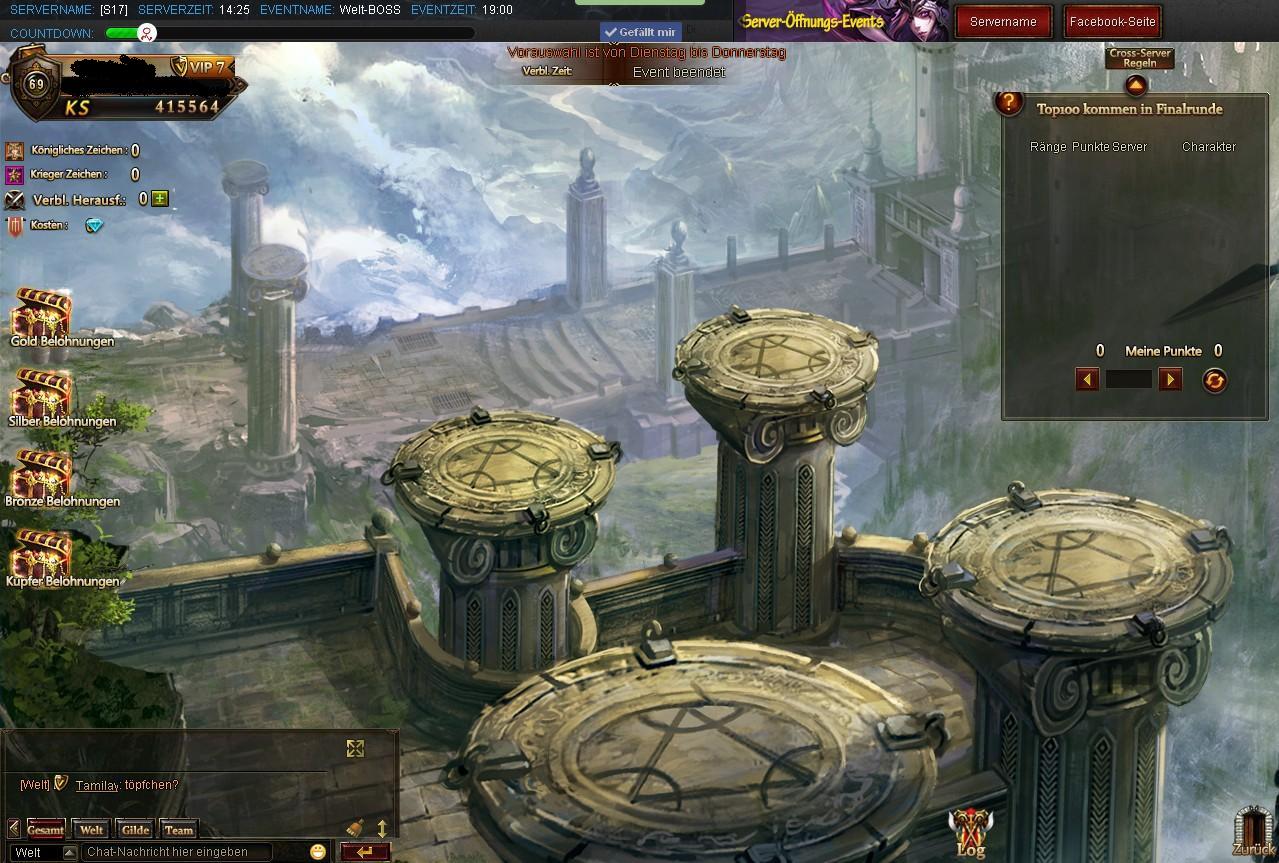Go to the previous ranking page
Image resolution: width=1279 pixels, height=863 pixels.
click(x=1088, y=379)
